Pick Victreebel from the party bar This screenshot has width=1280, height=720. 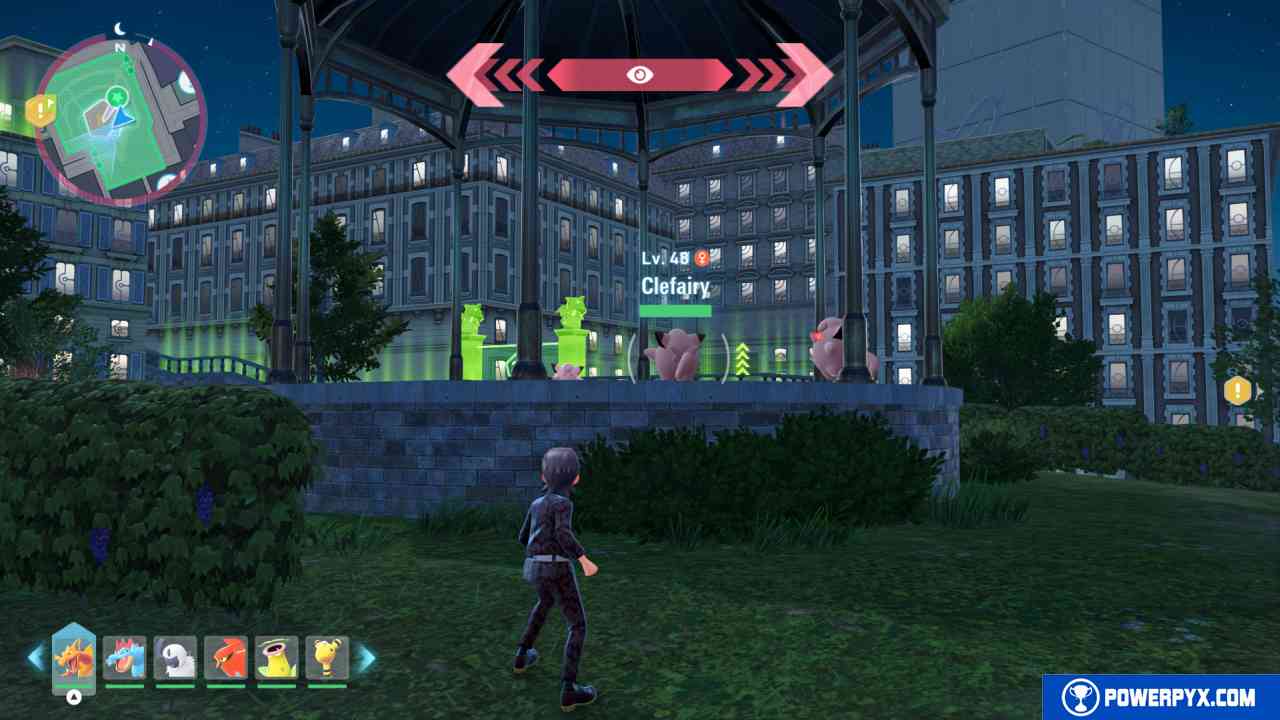[277, 657]
